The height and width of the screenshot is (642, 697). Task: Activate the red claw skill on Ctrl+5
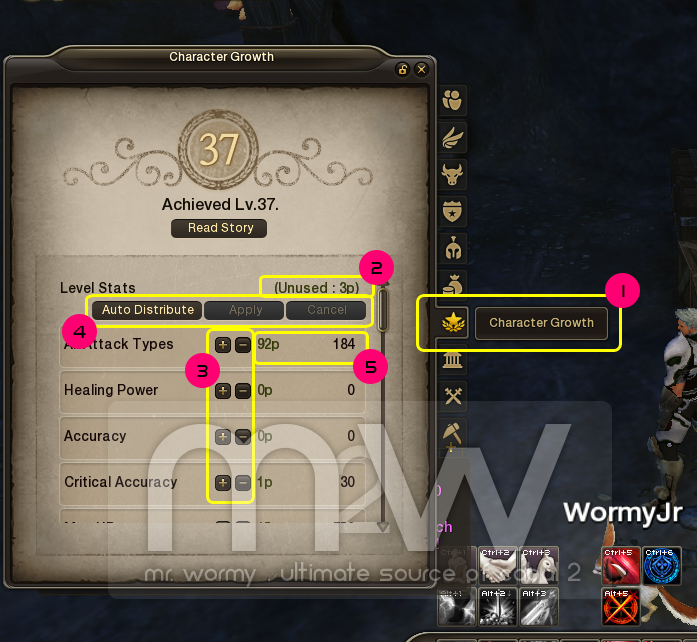pyautogui.click(x=620, y=565)
